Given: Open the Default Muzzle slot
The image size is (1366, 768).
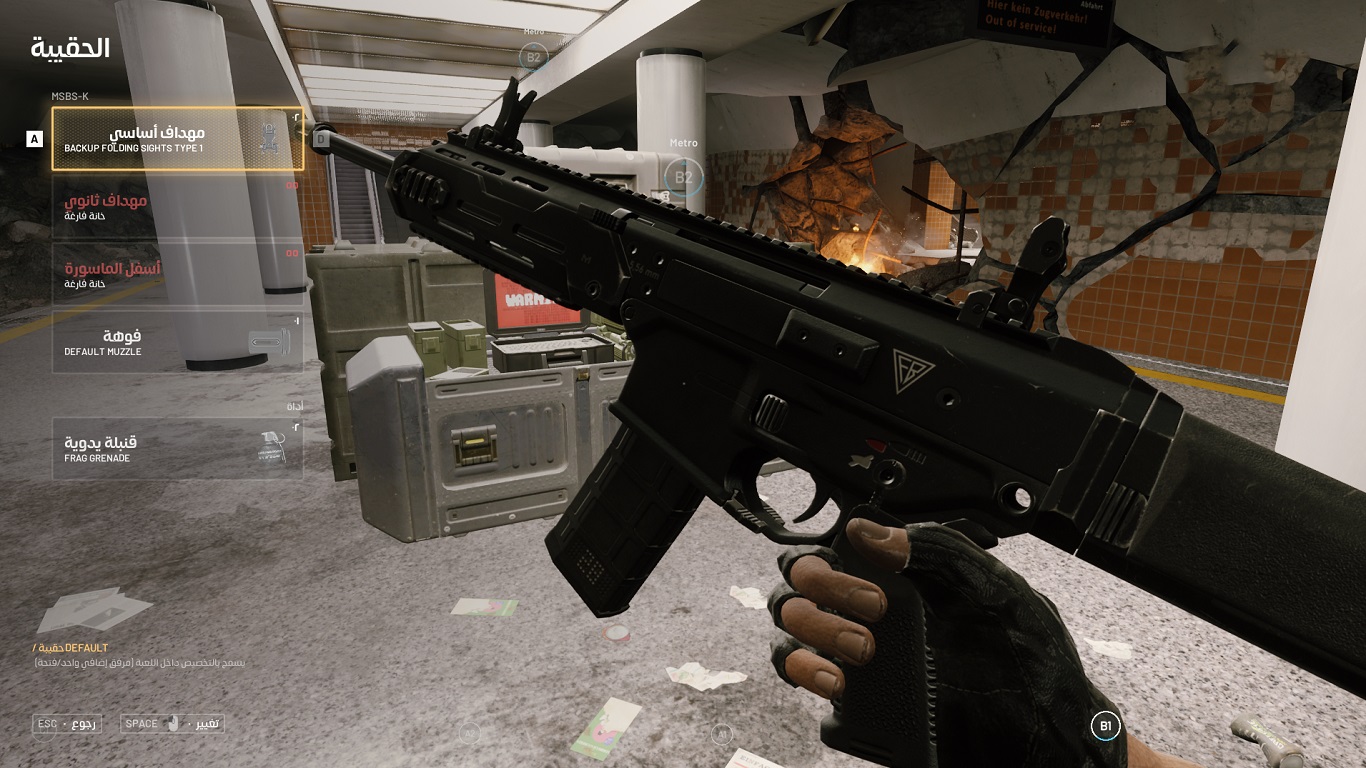Looking at the screenshot, I should click(x=177, y=343).
